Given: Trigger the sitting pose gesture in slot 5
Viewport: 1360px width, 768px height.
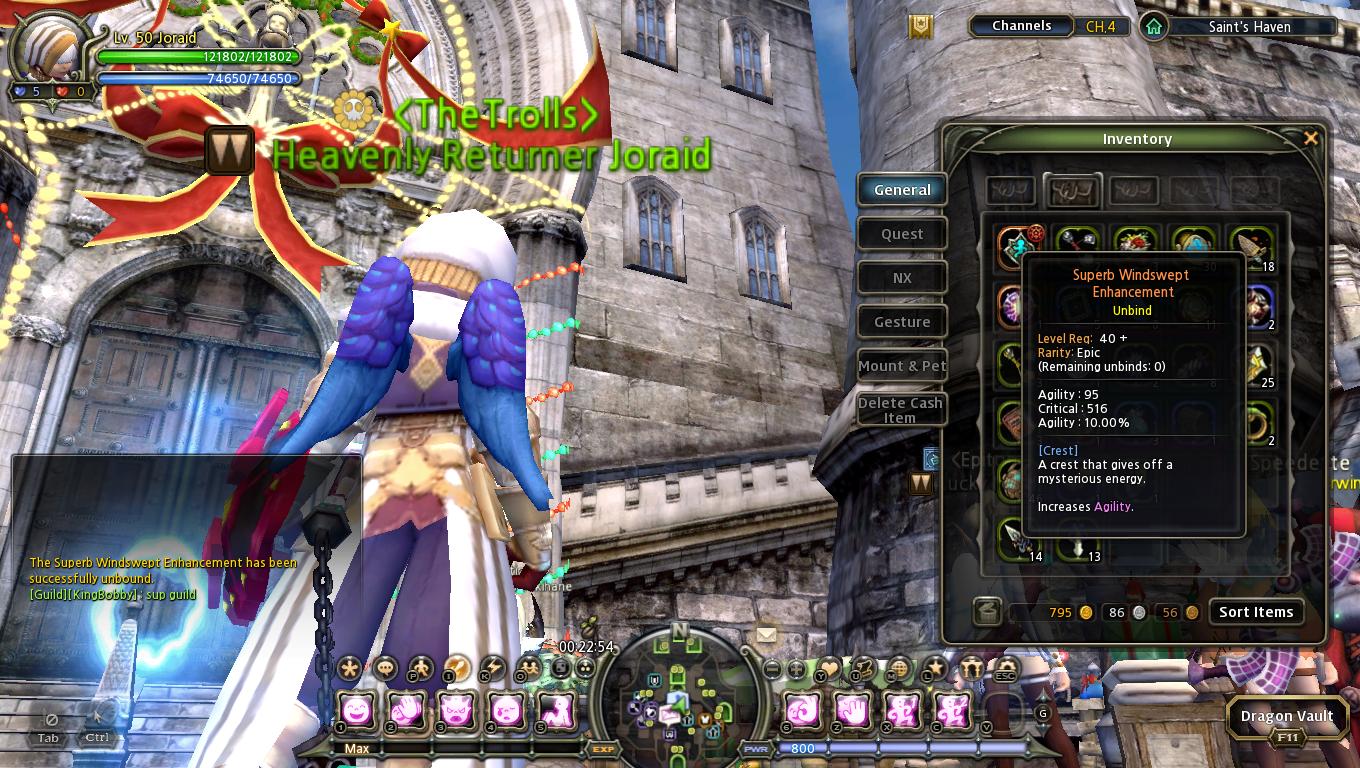Looking at the screenshot, I should 557,710.
